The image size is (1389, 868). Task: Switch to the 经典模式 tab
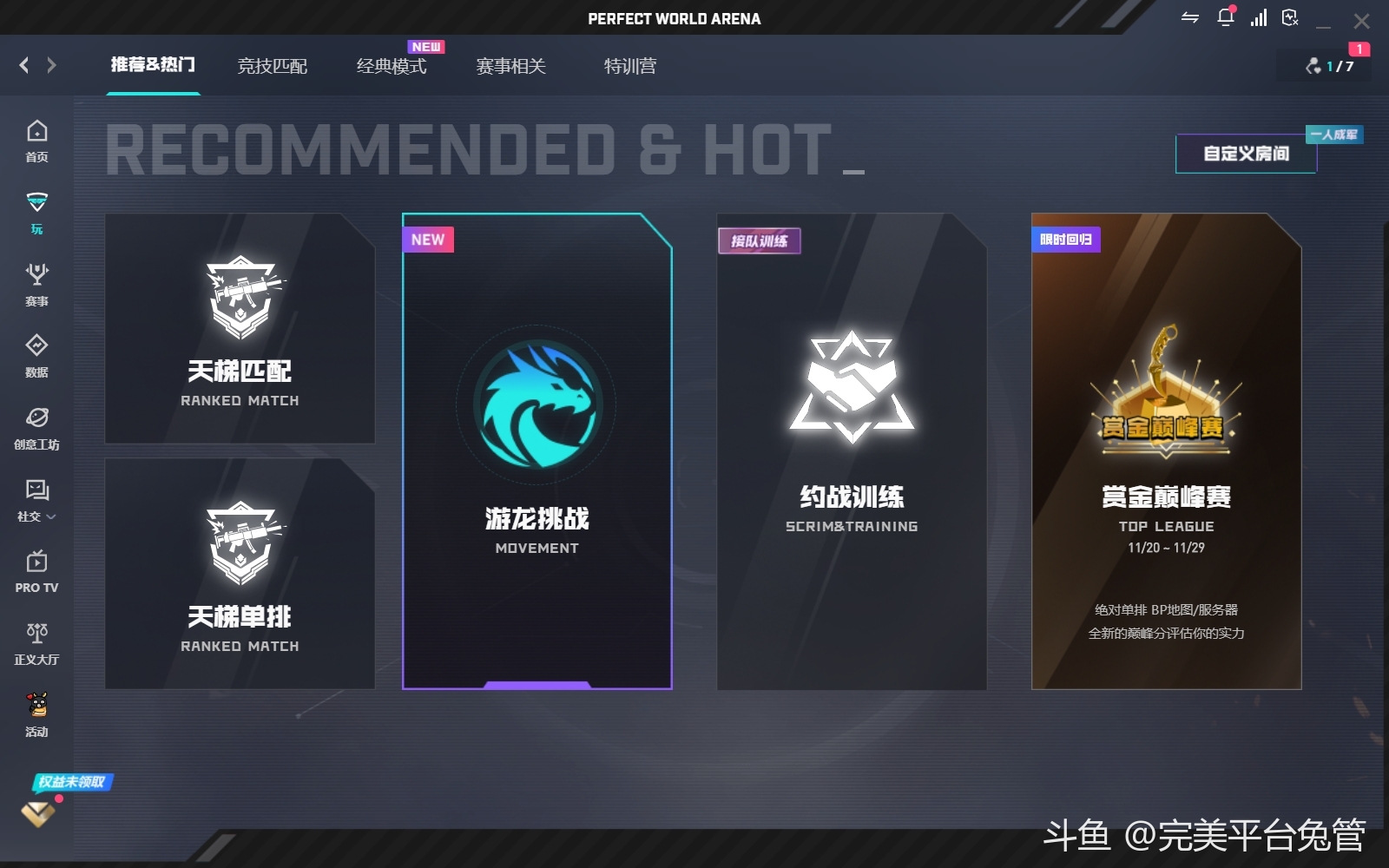(391, 66)
